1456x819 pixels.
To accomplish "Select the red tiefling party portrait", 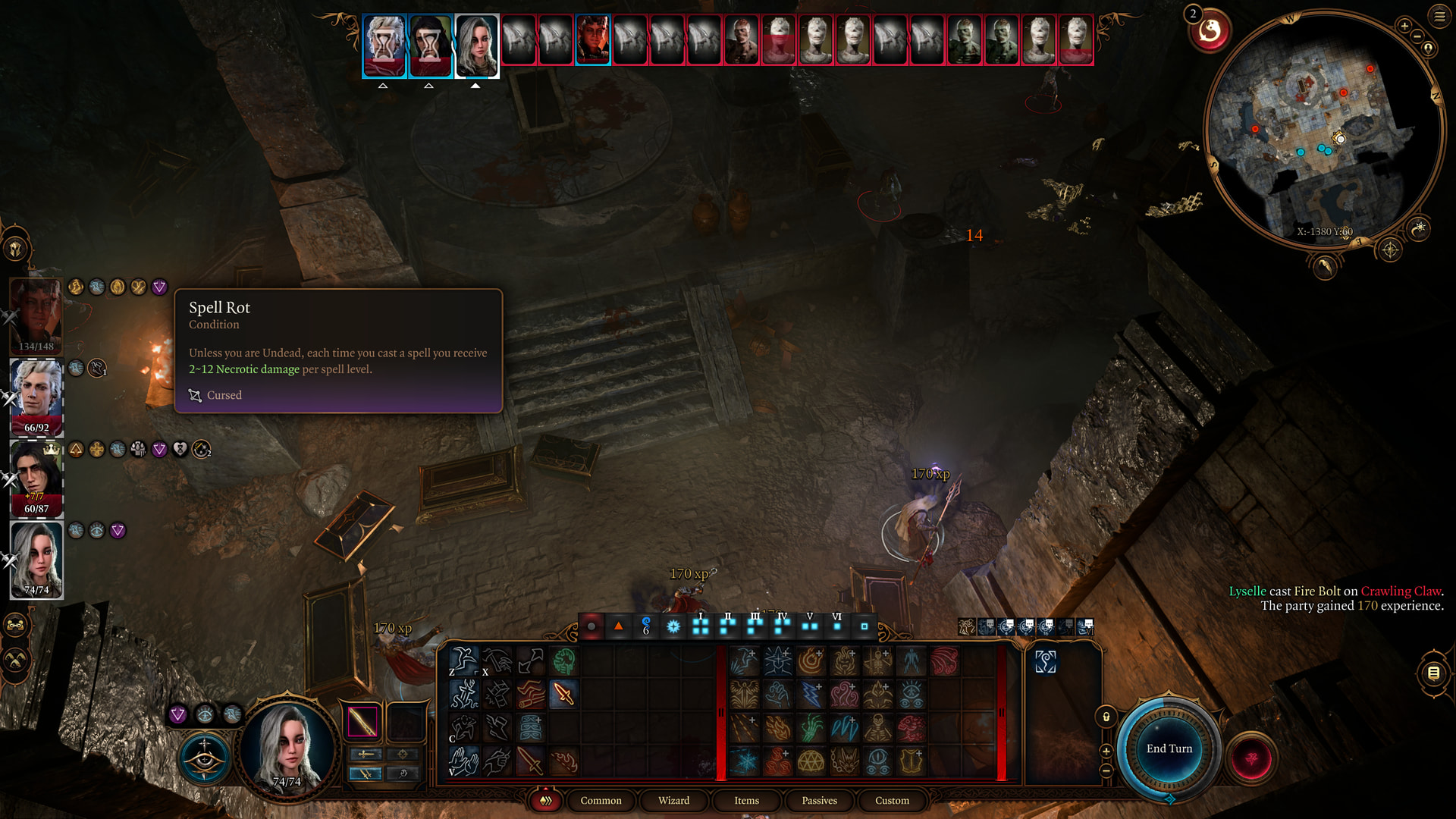I will [36, 315].
